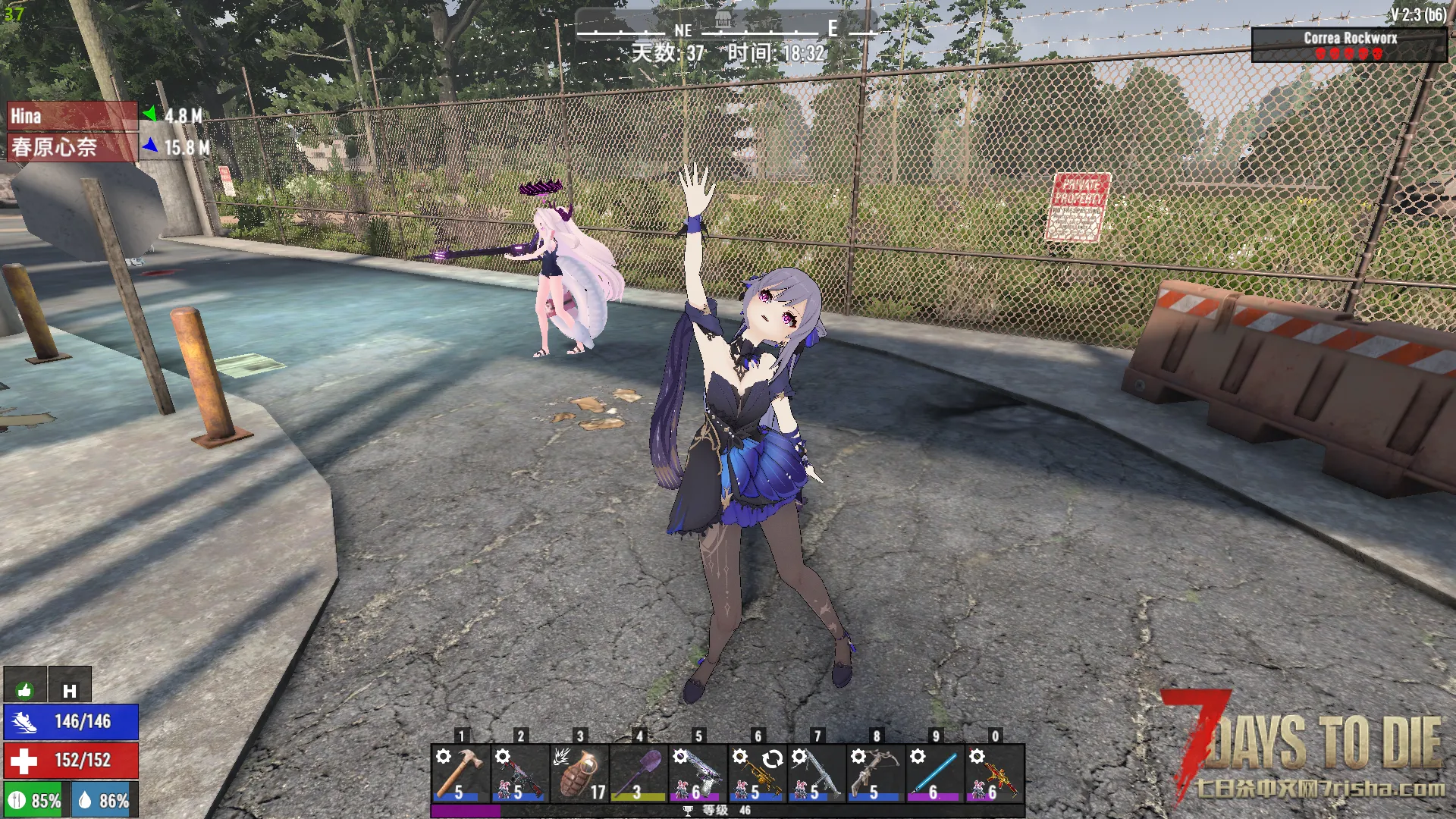1456x819 pixels.
Task: Click the Correa Rockworx location tracker
Action: [1349, 45]
